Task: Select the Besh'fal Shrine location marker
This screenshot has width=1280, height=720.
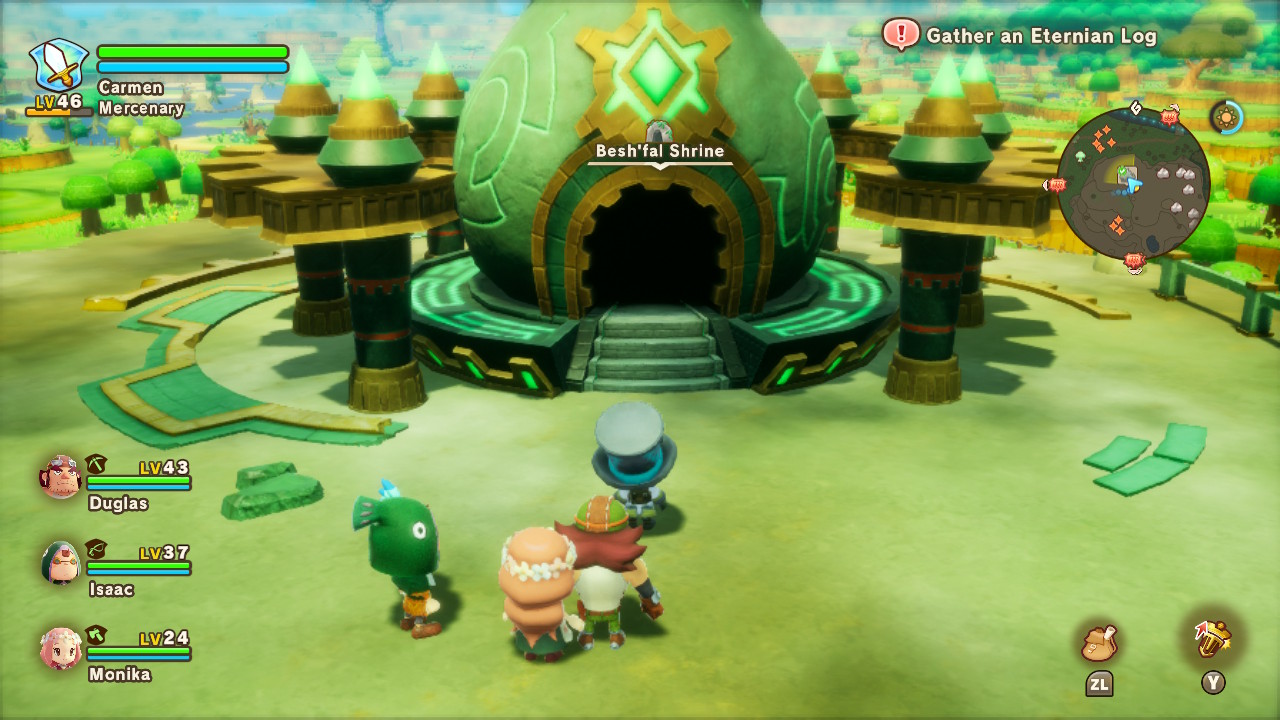Action: [x=659, y=133]
